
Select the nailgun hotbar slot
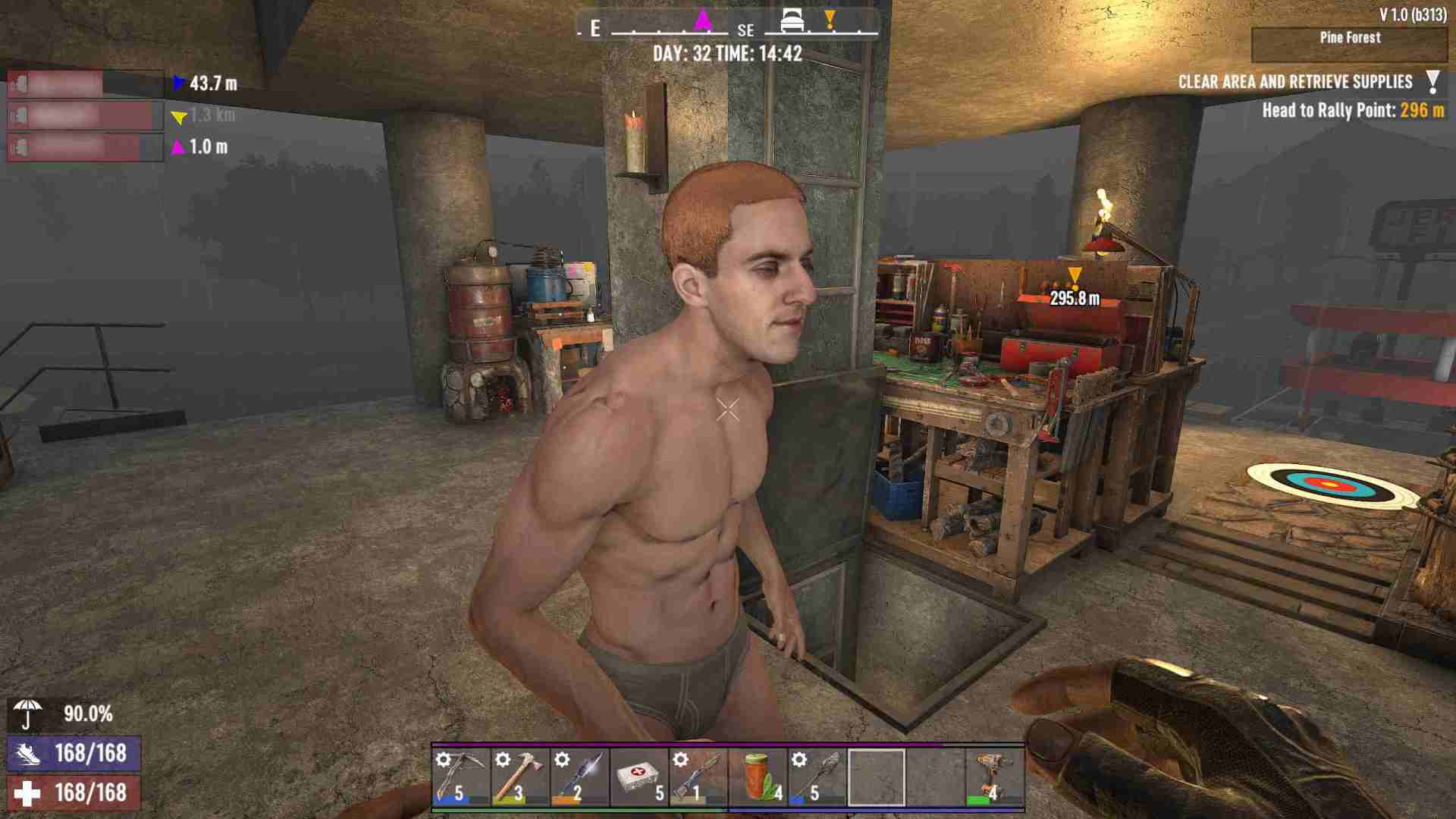(994, 777)
